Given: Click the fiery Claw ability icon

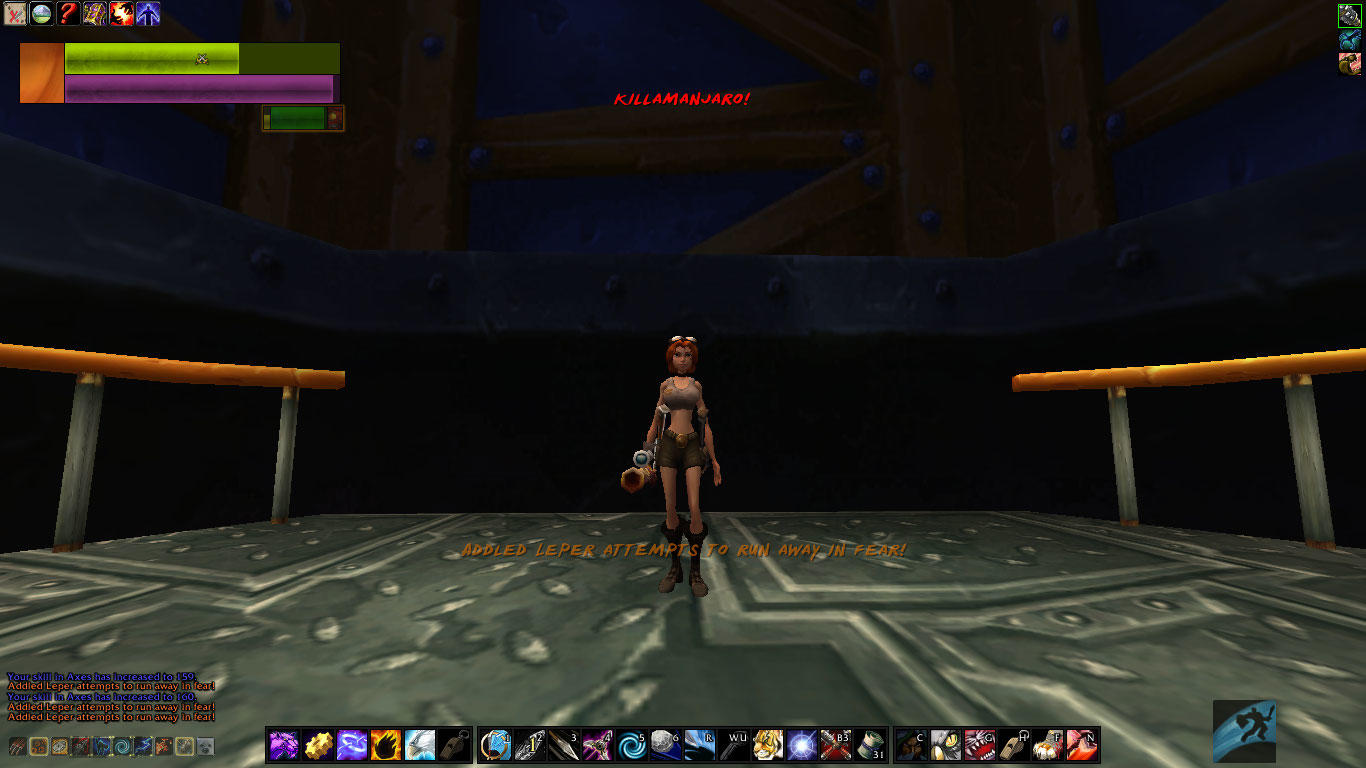Looking at the screenshot, I should [x=385, y=745].
